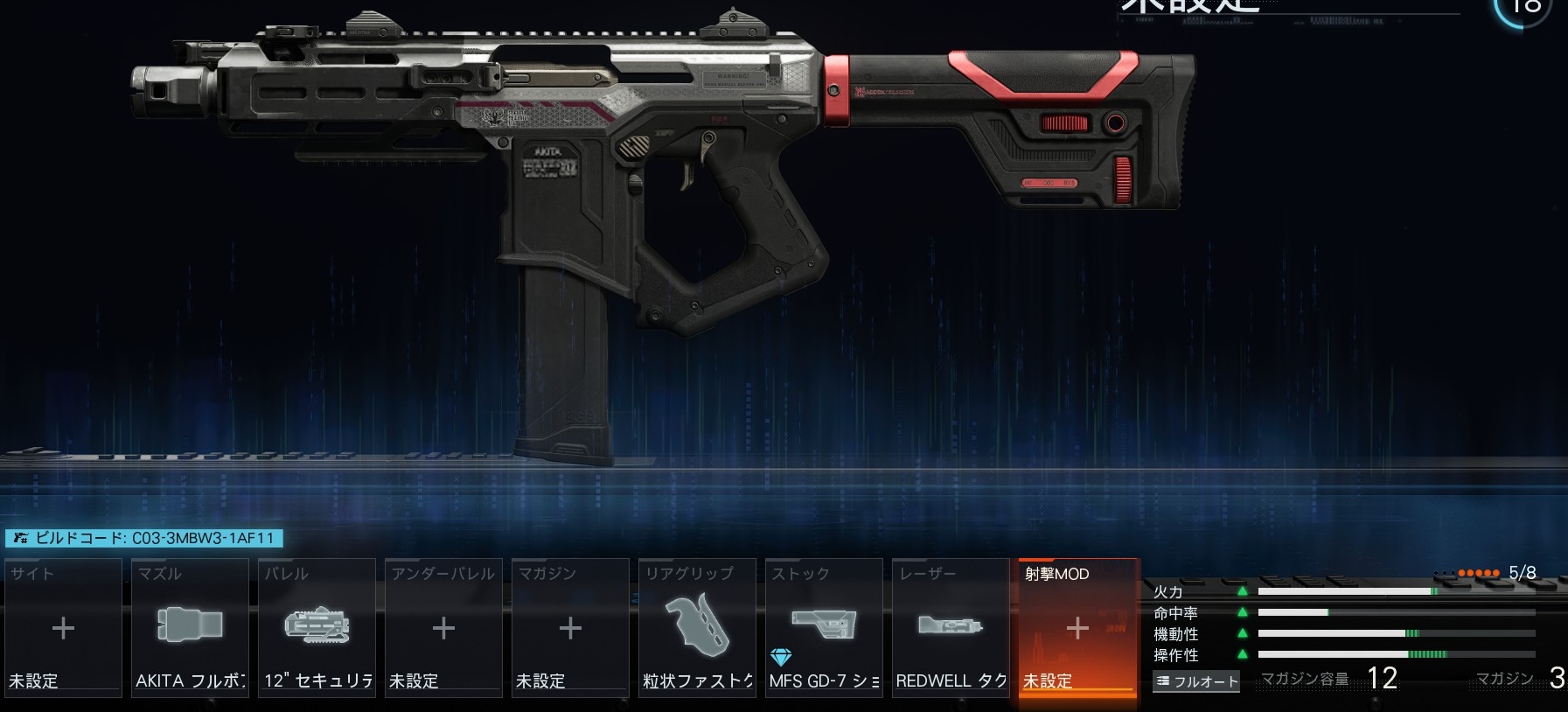Toggle the フルオート fire mode button

coord(1196,681)
